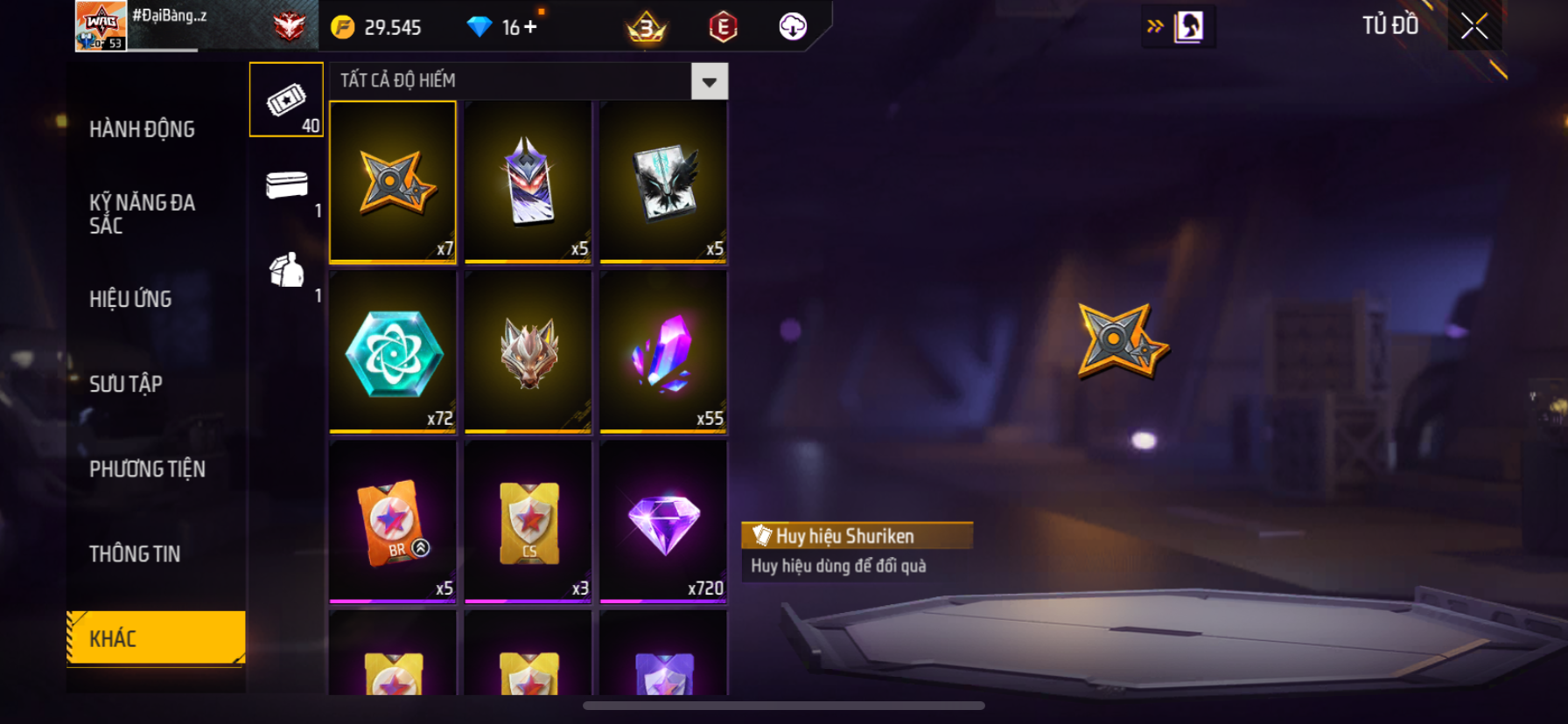1568x724 pixels.
Task: Open the ticket sub-category with 40 items
Action: [286, 101]
